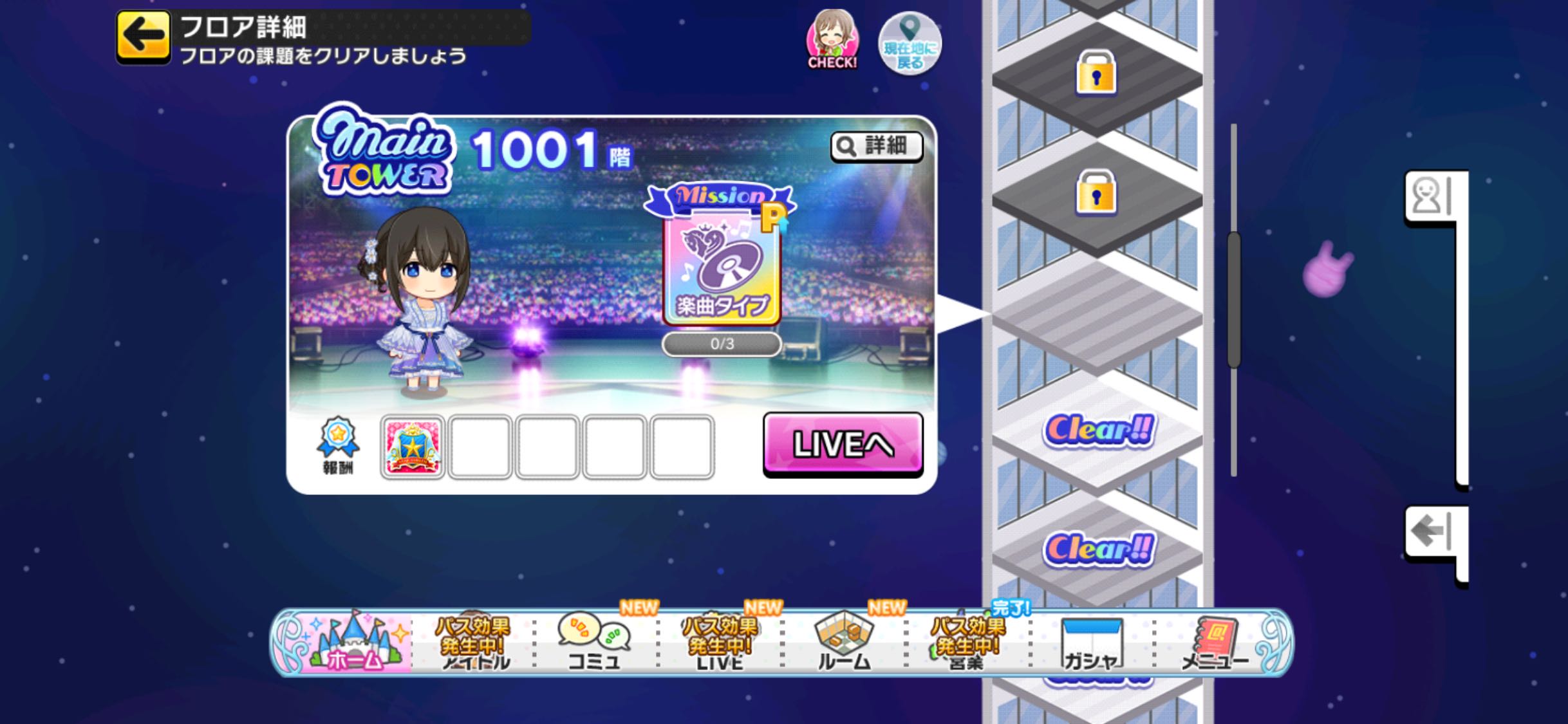Click the left arrow side tab
The width and height of the screenshot is (1568, 724).
(x=1429, y=532)
